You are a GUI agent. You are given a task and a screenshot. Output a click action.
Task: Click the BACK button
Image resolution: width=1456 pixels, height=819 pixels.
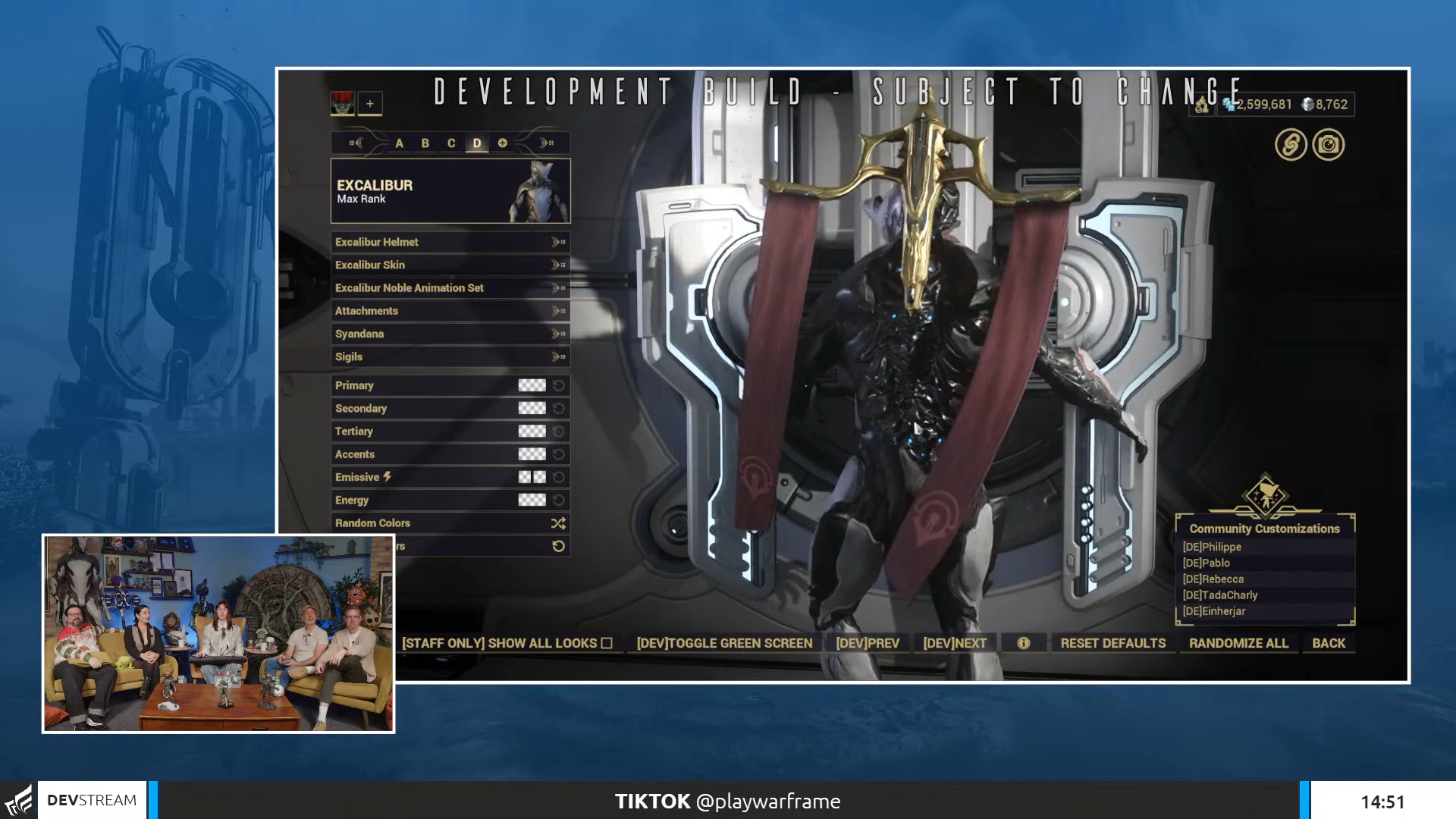tap(1328, 642)
